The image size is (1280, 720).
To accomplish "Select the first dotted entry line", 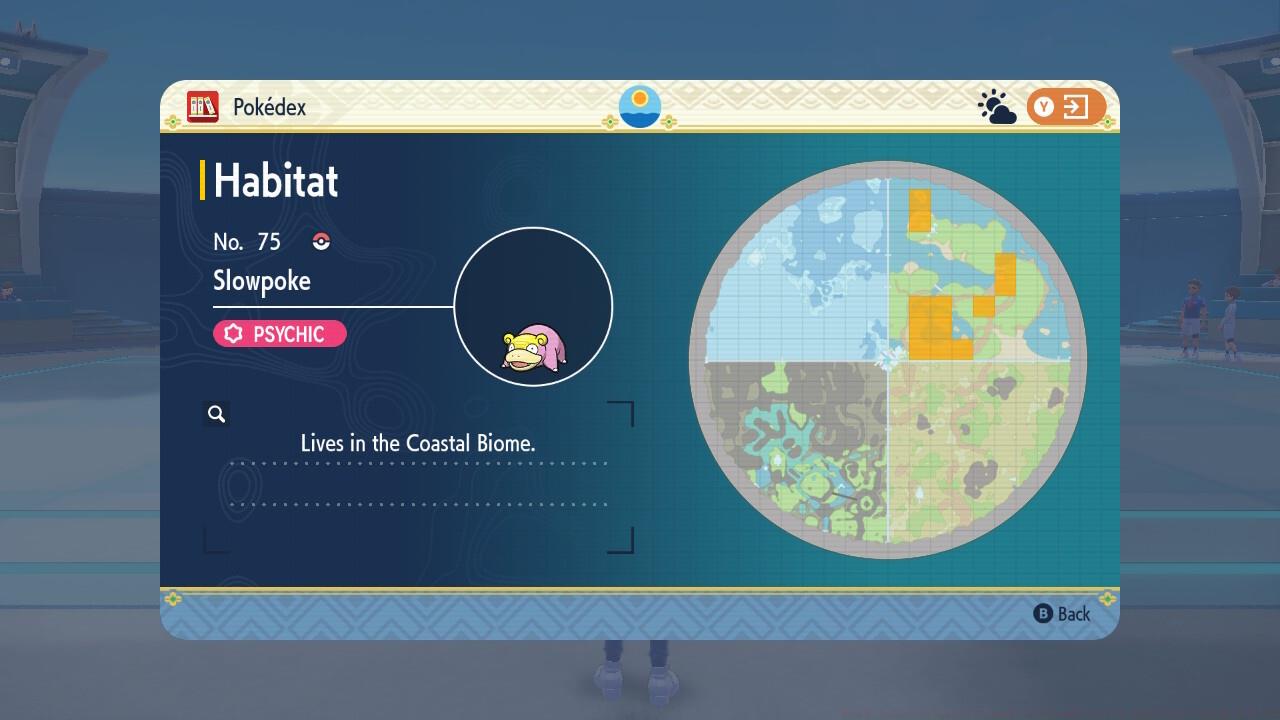I will click(x=420, y=462).
